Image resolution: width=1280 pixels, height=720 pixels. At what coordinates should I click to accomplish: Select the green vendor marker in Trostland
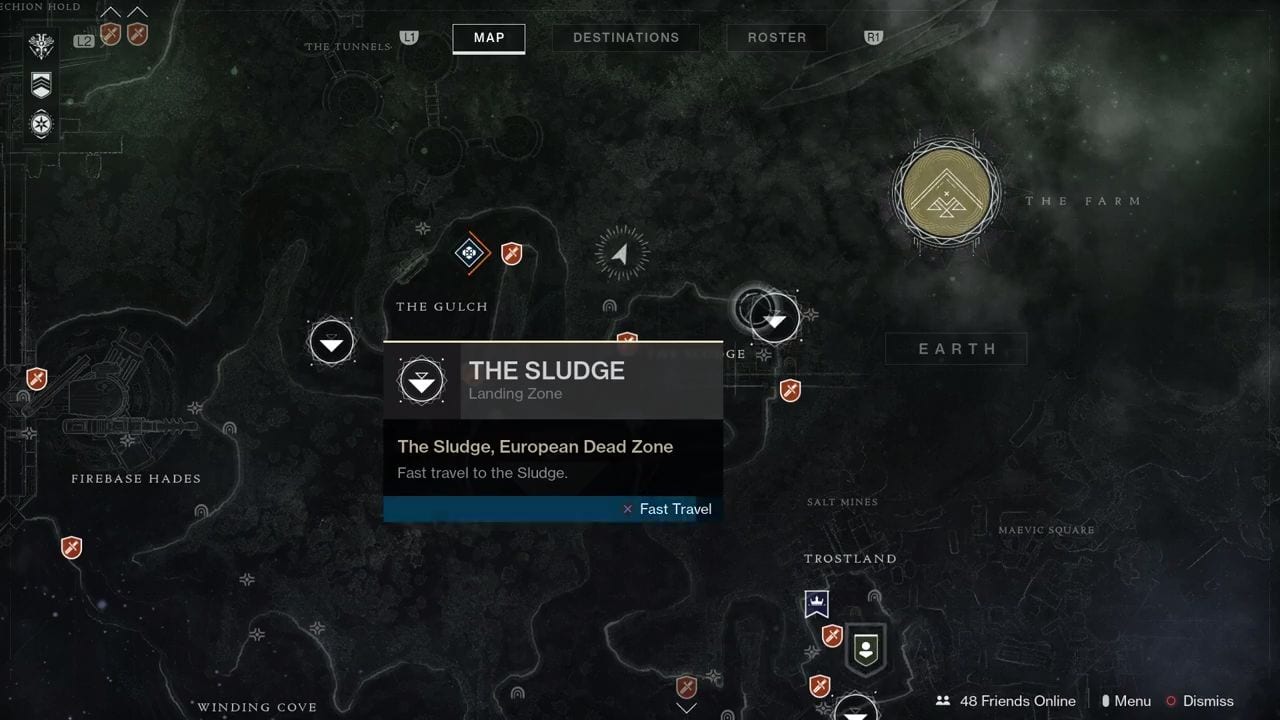pyautogui.click(x=866, y=649)
